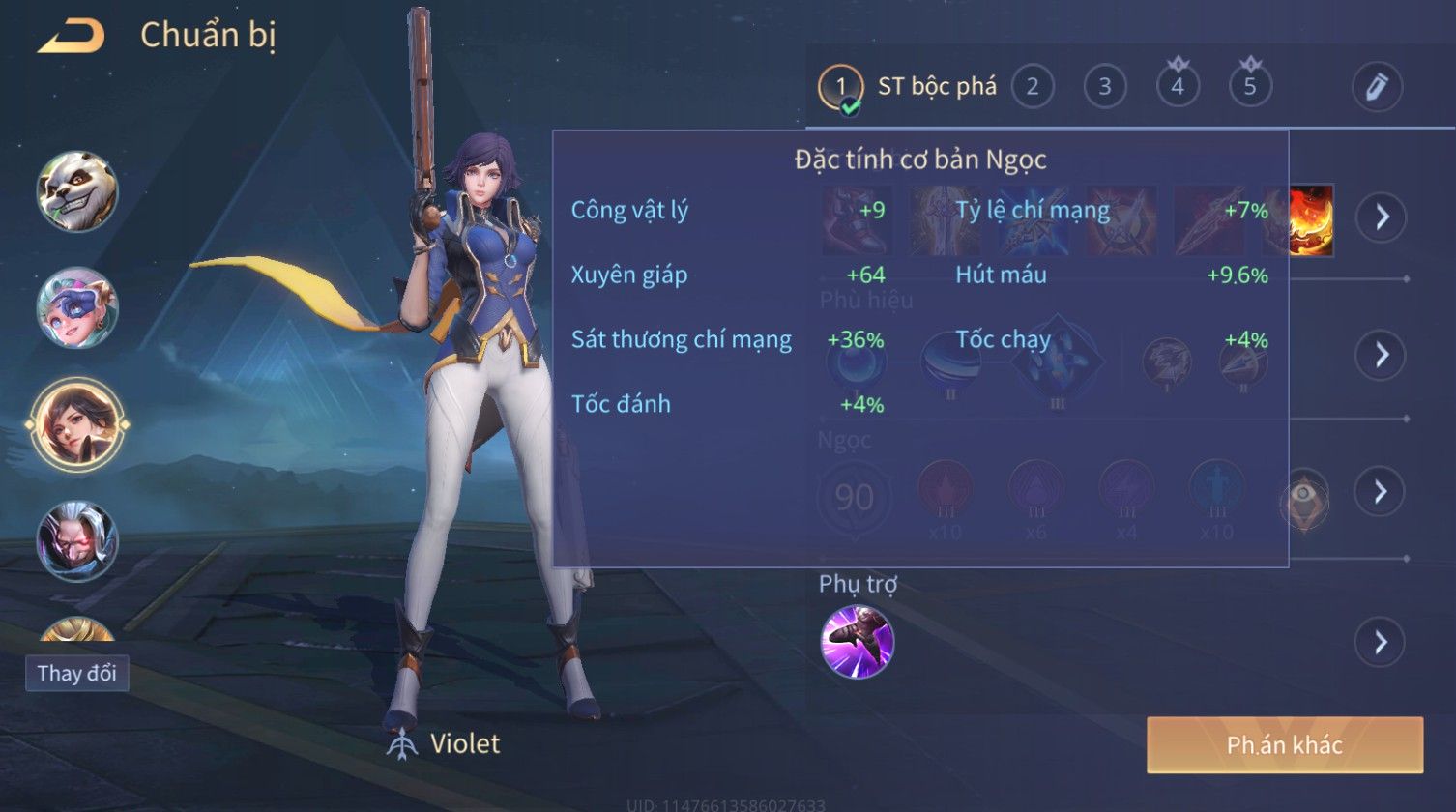The width and height of the screenshot is (1456, 812).
Task: Go back using the return arrow
Action: pyautogui.click(x=71, y=37)
